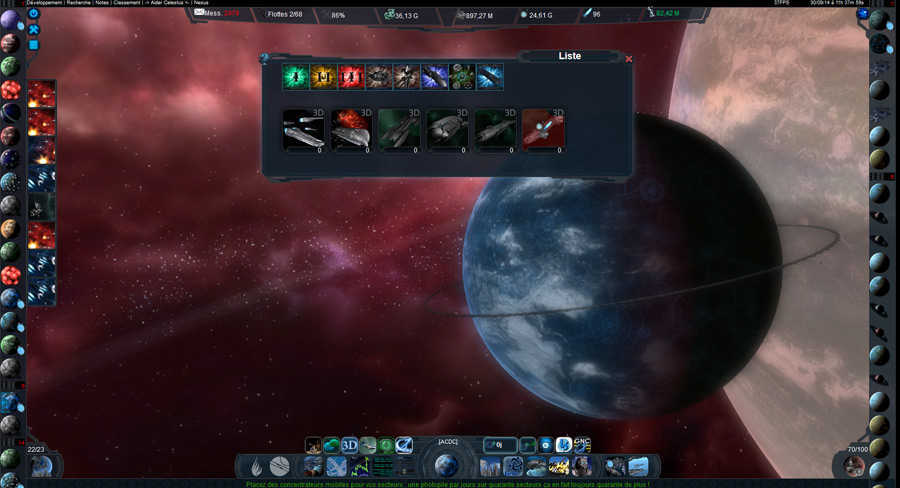Viewport: 900px width, 488px height.
Task: Open the help question mark on list panel
Action: tap(264, 60)
